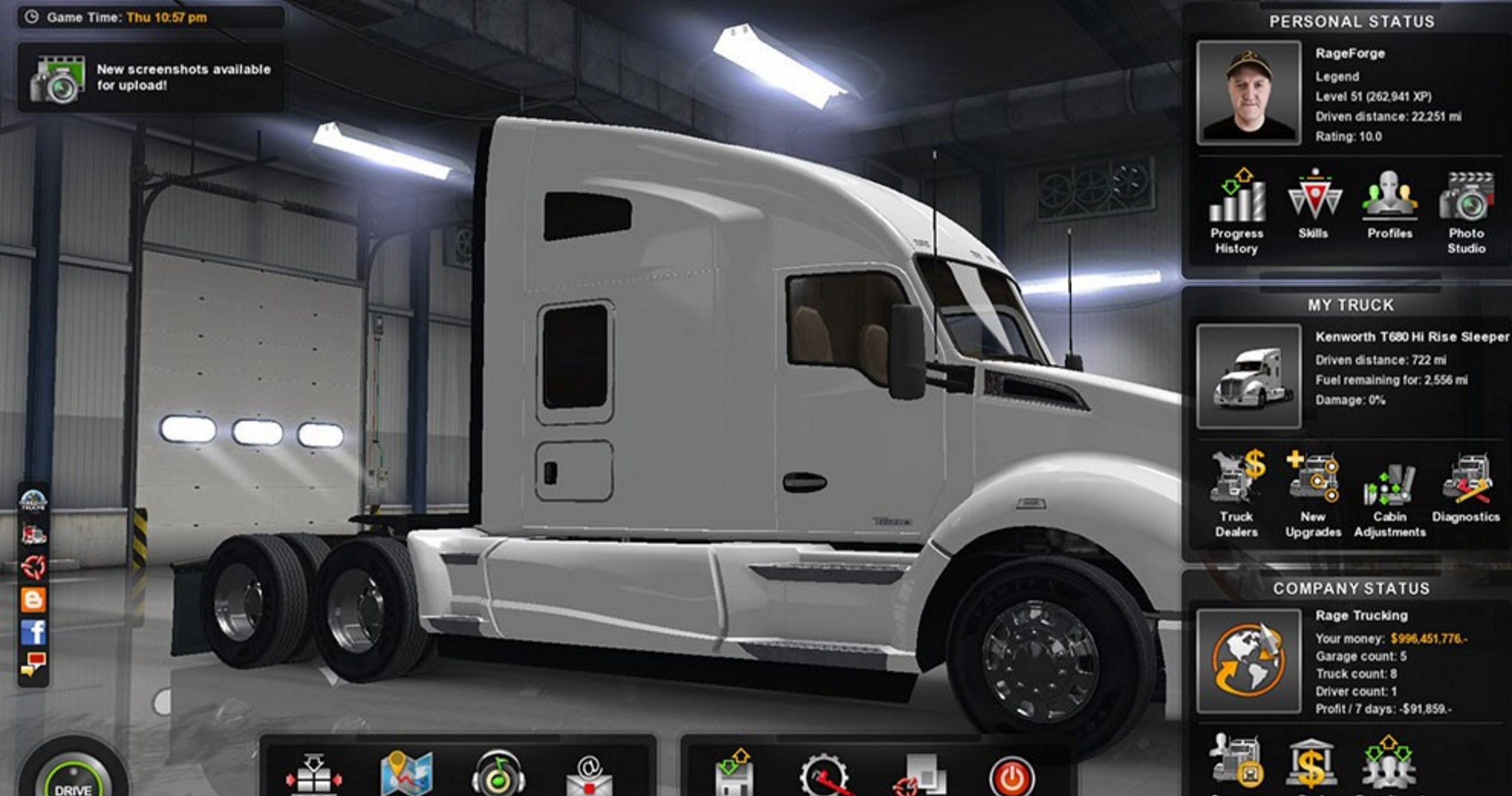The width and height of the screenshot is (1512, 796).
Task: Open the save and load floppy icon
Action: [734, 774]
